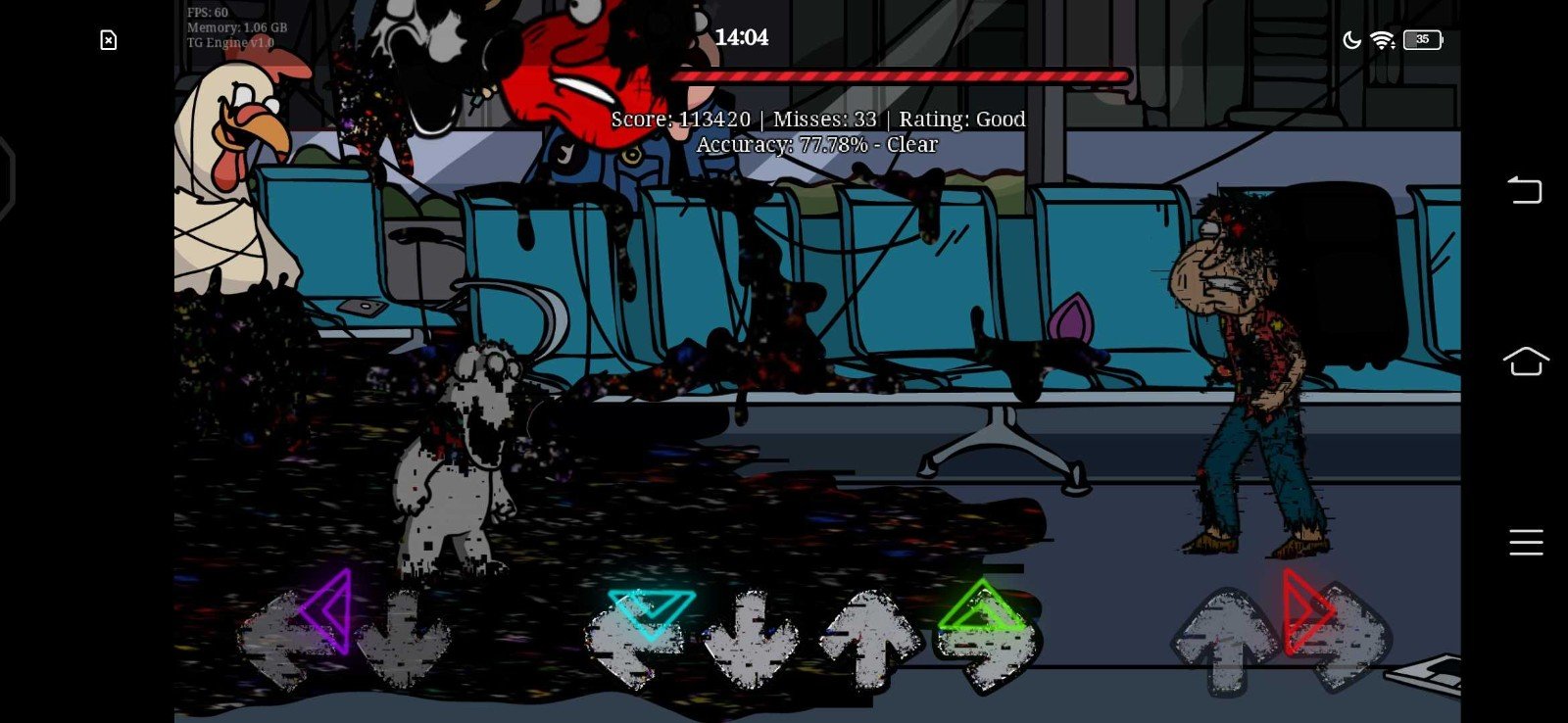Viewport: 1568px width, 723px height.
Task: Hit the cyan down-arrow note
Action: (x=651, y=611)
